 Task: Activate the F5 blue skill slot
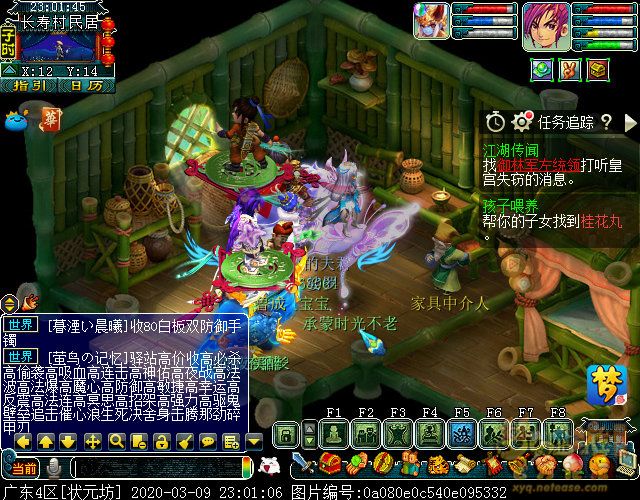point(462,433)
